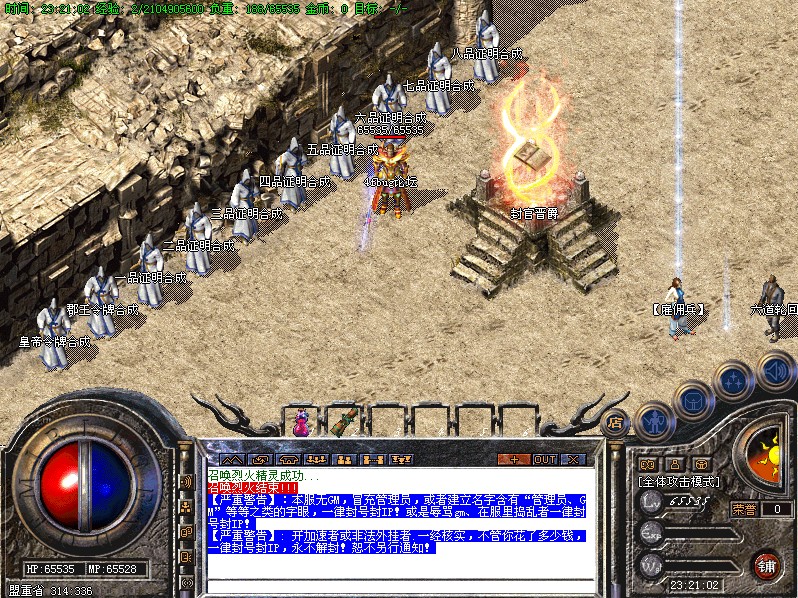Click the two-person icon on chat toolbar
The width and height of the screenshot is (798, 598).
[x=344, y=459]
